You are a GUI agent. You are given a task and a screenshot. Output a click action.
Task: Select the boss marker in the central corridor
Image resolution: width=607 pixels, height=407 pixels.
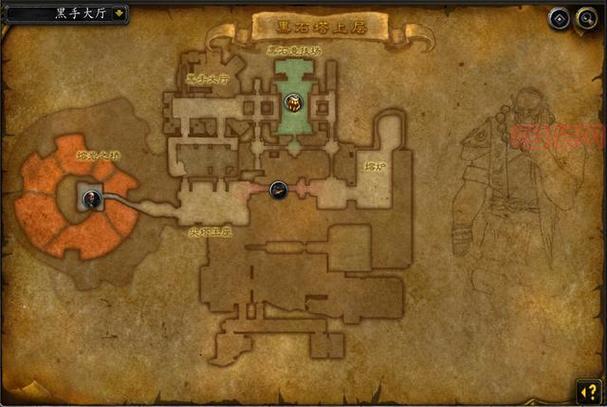click(279, 187)
